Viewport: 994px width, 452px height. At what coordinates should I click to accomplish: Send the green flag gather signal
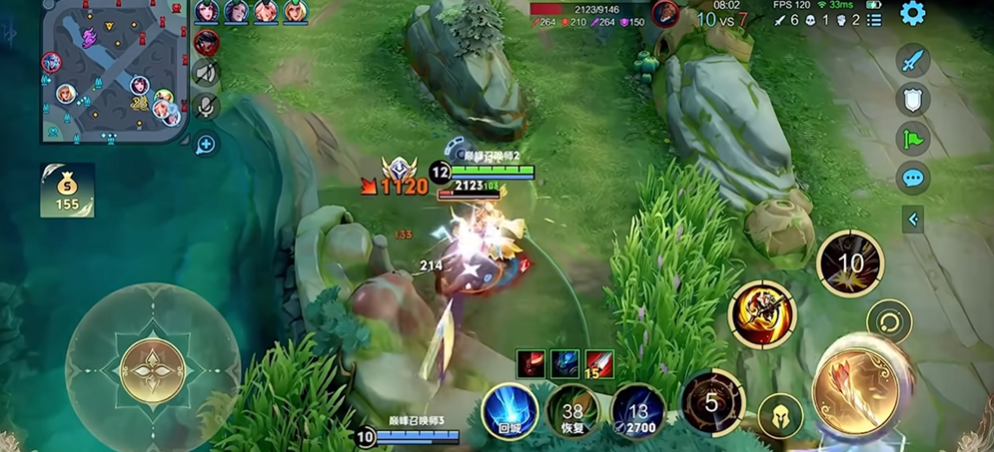(x=912, y=138)
